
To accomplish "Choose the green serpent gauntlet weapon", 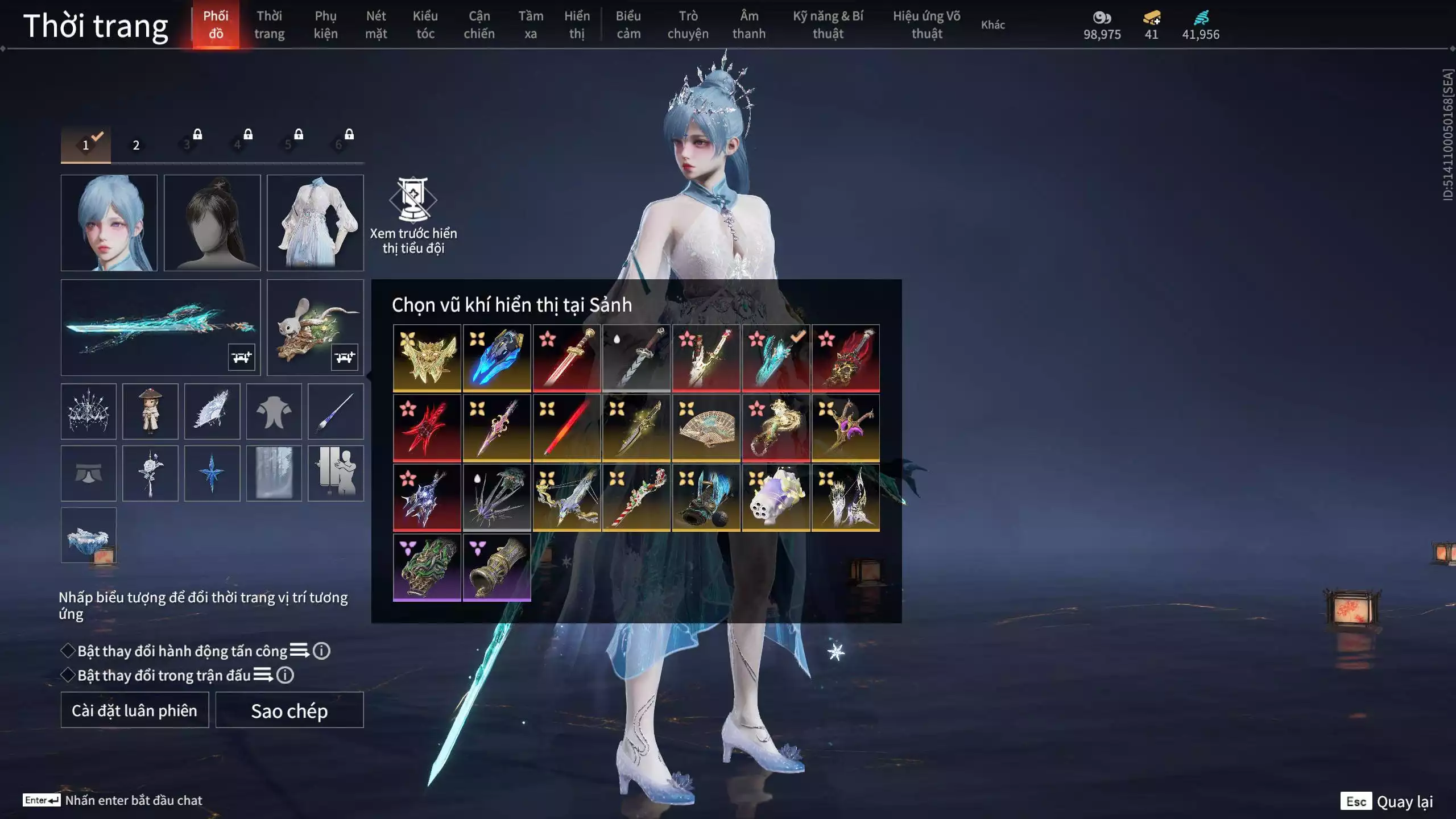I will click(427, 567).
